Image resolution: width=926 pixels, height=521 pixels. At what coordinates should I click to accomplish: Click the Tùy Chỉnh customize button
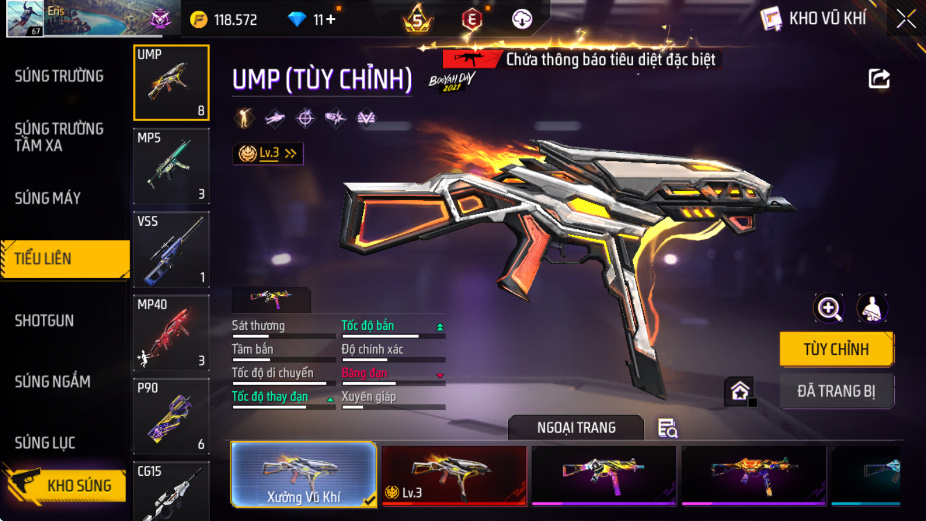[x=836, y=350]
